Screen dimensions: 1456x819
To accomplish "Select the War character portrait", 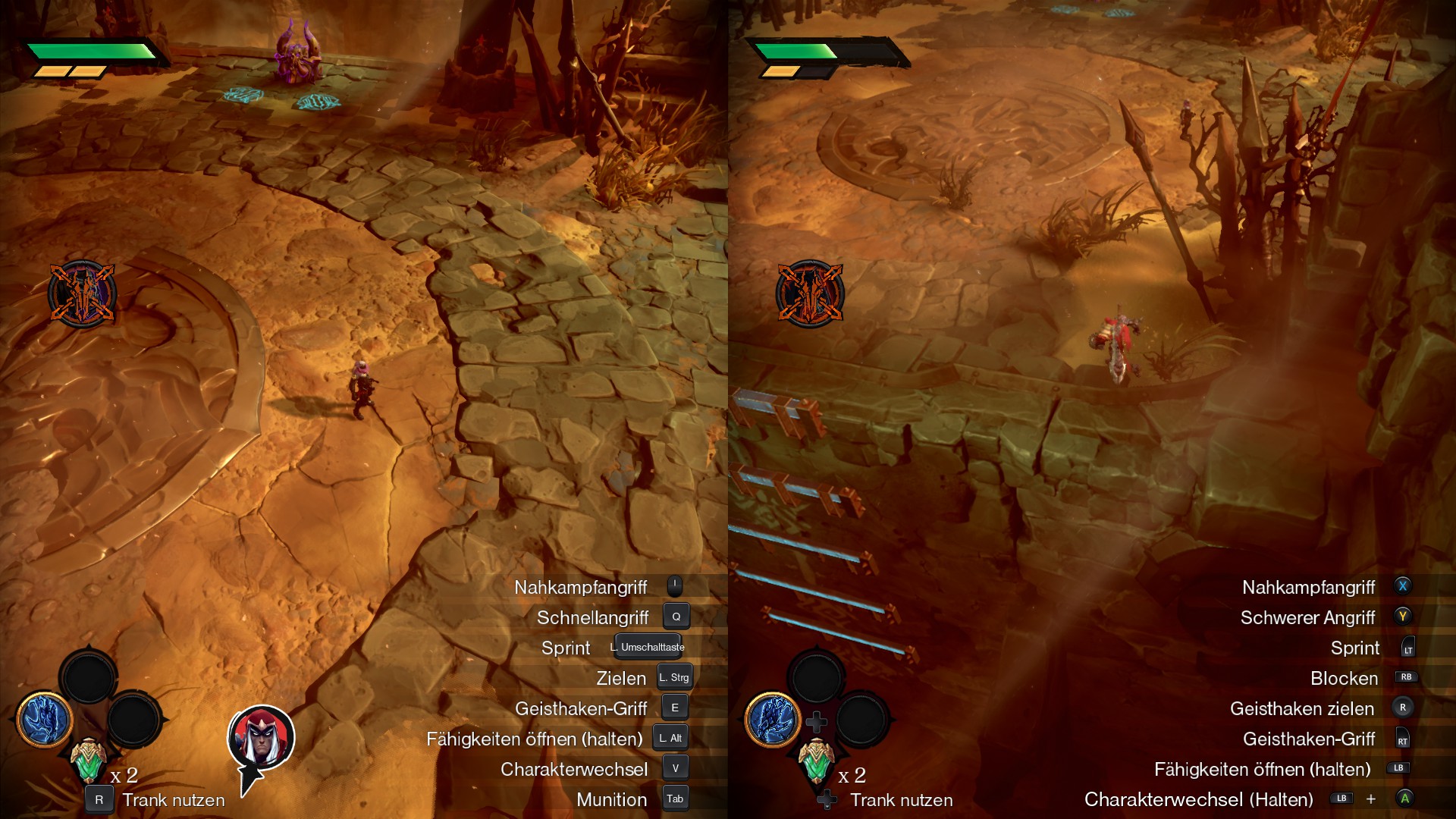I will click(261, 738).
